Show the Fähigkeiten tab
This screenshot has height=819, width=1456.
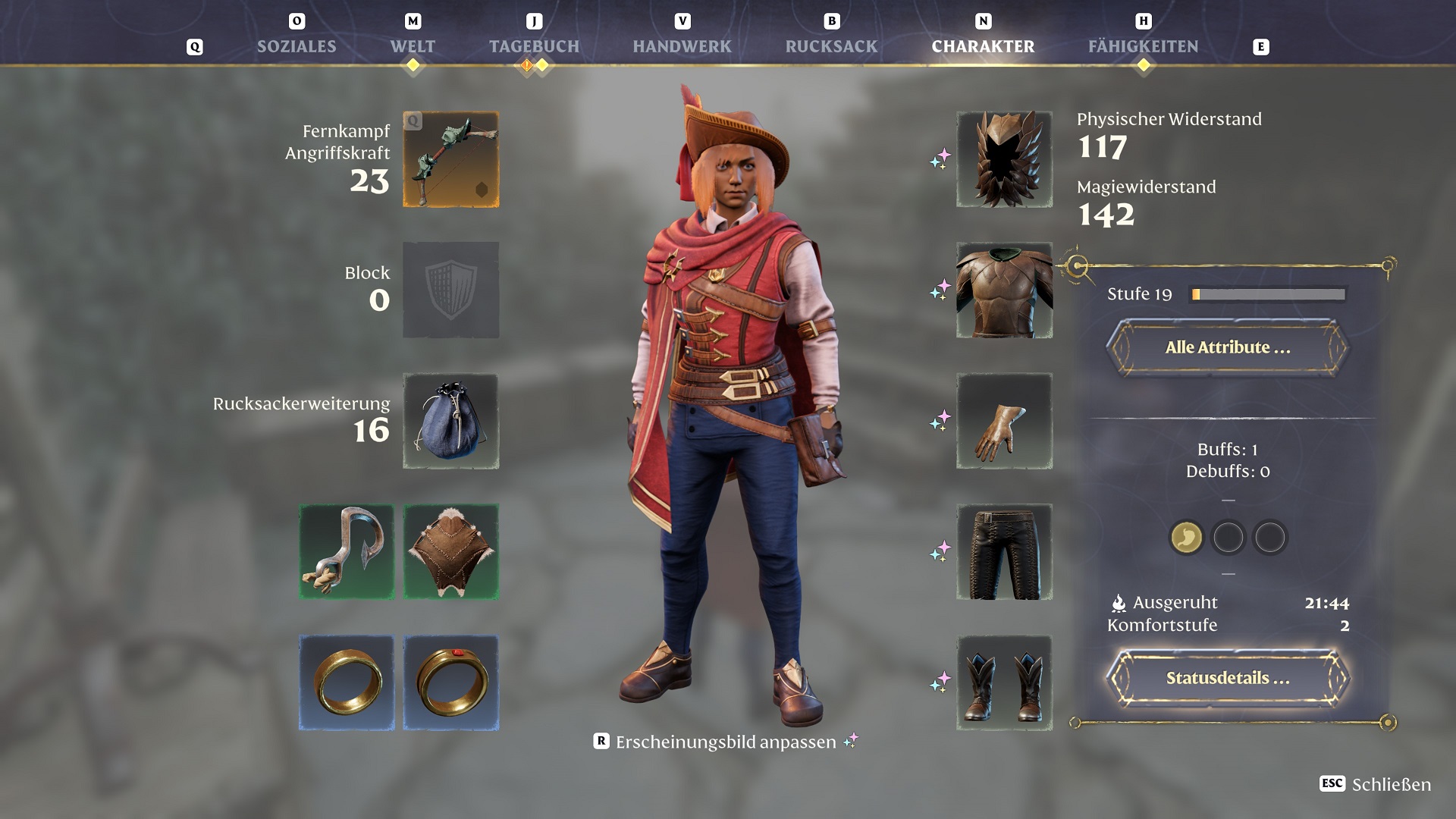[1143, 46]
